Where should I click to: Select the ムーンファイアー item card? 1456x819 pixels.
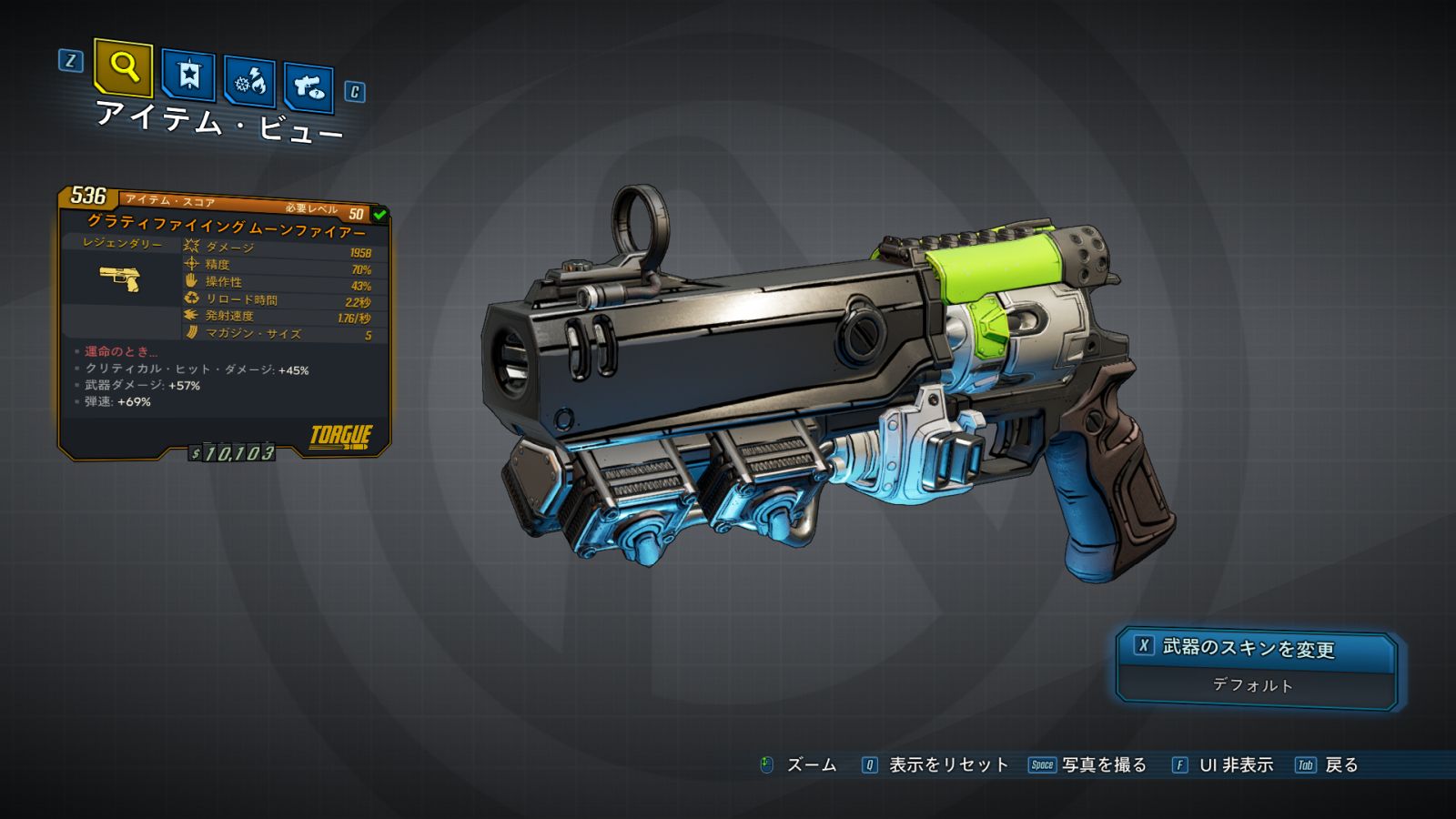224,323
